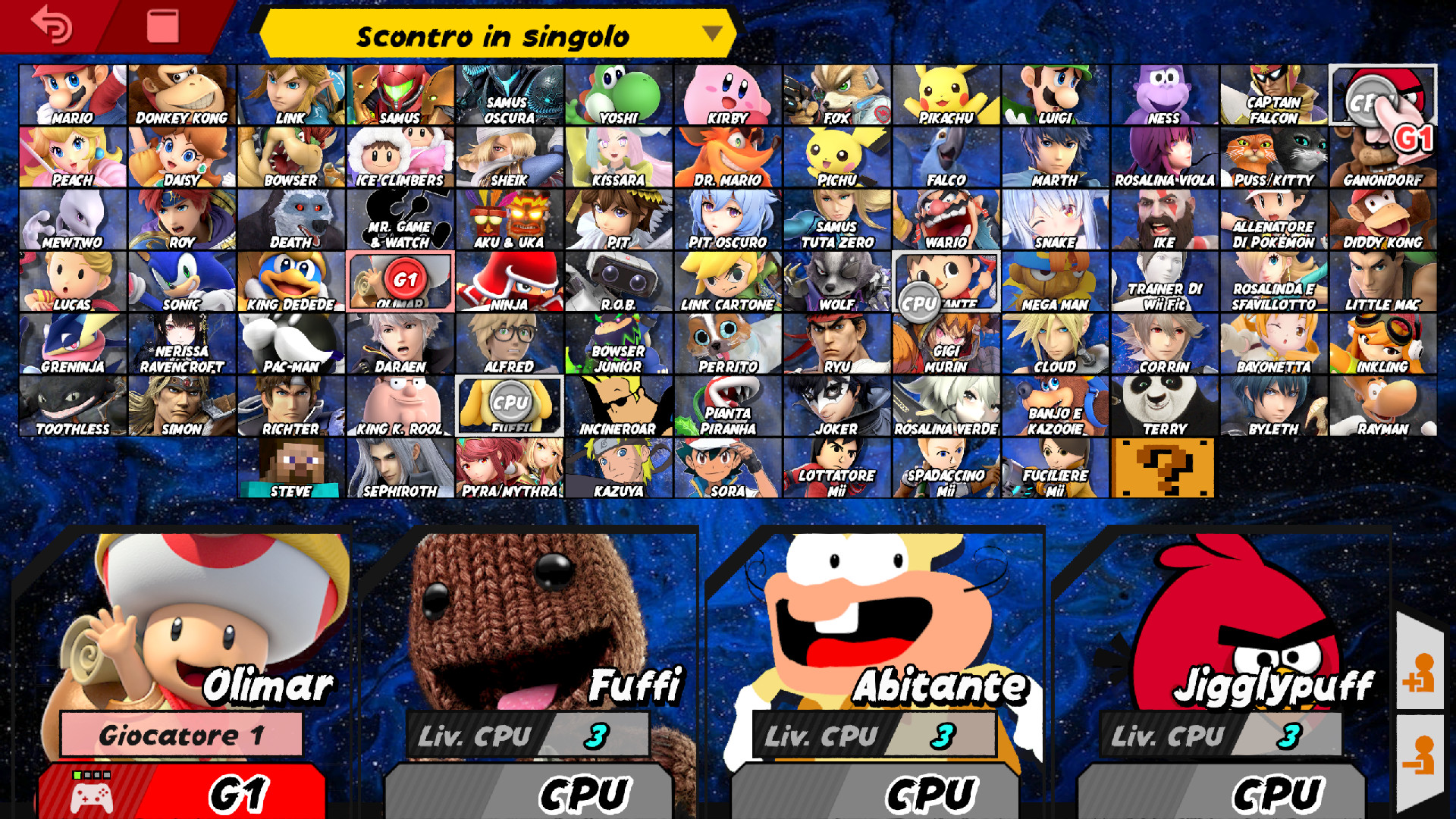Select Sora from the character grid

pos(728,466)
